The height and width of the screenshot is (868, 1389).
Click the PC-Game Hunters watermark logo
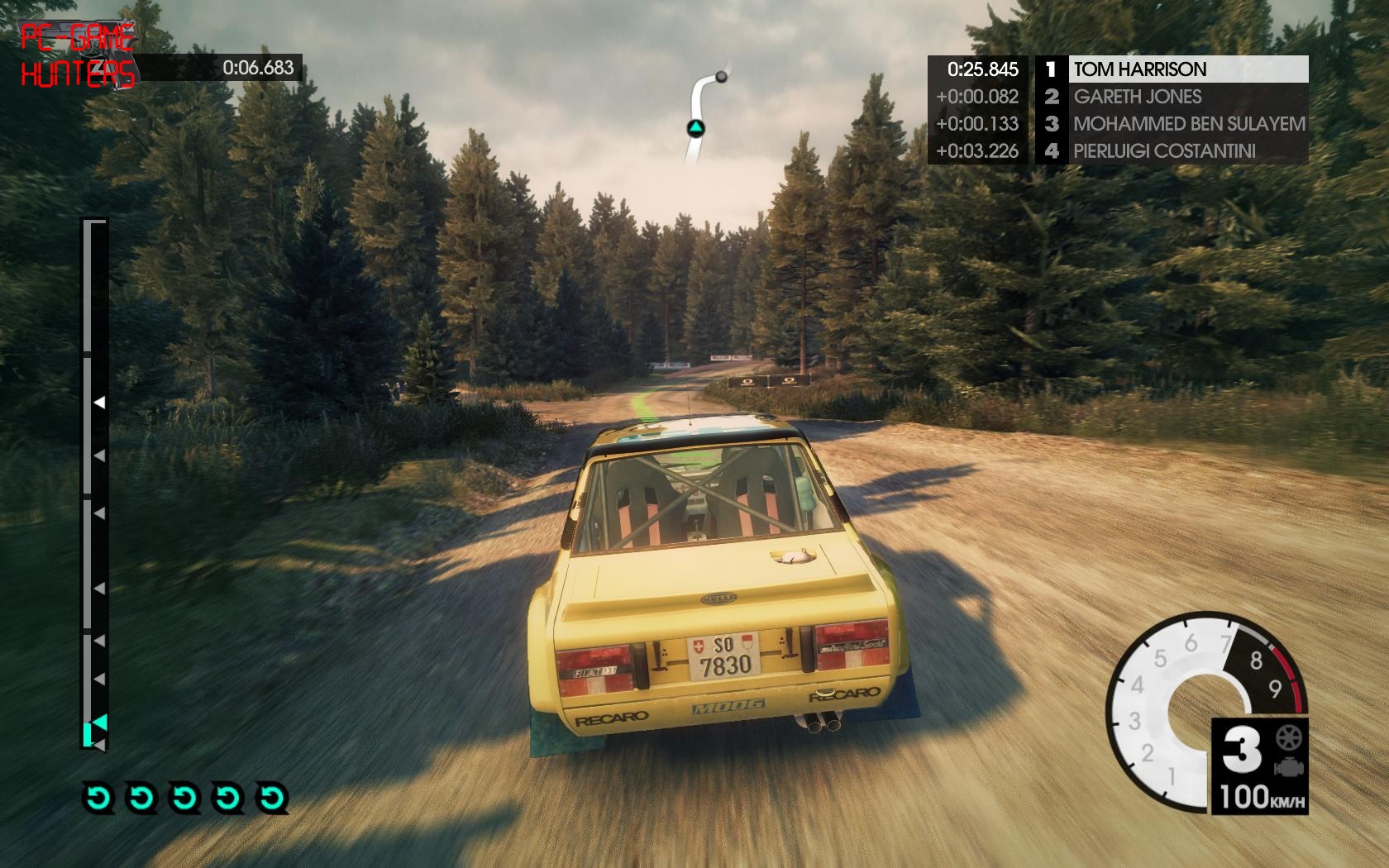[77, 56]
